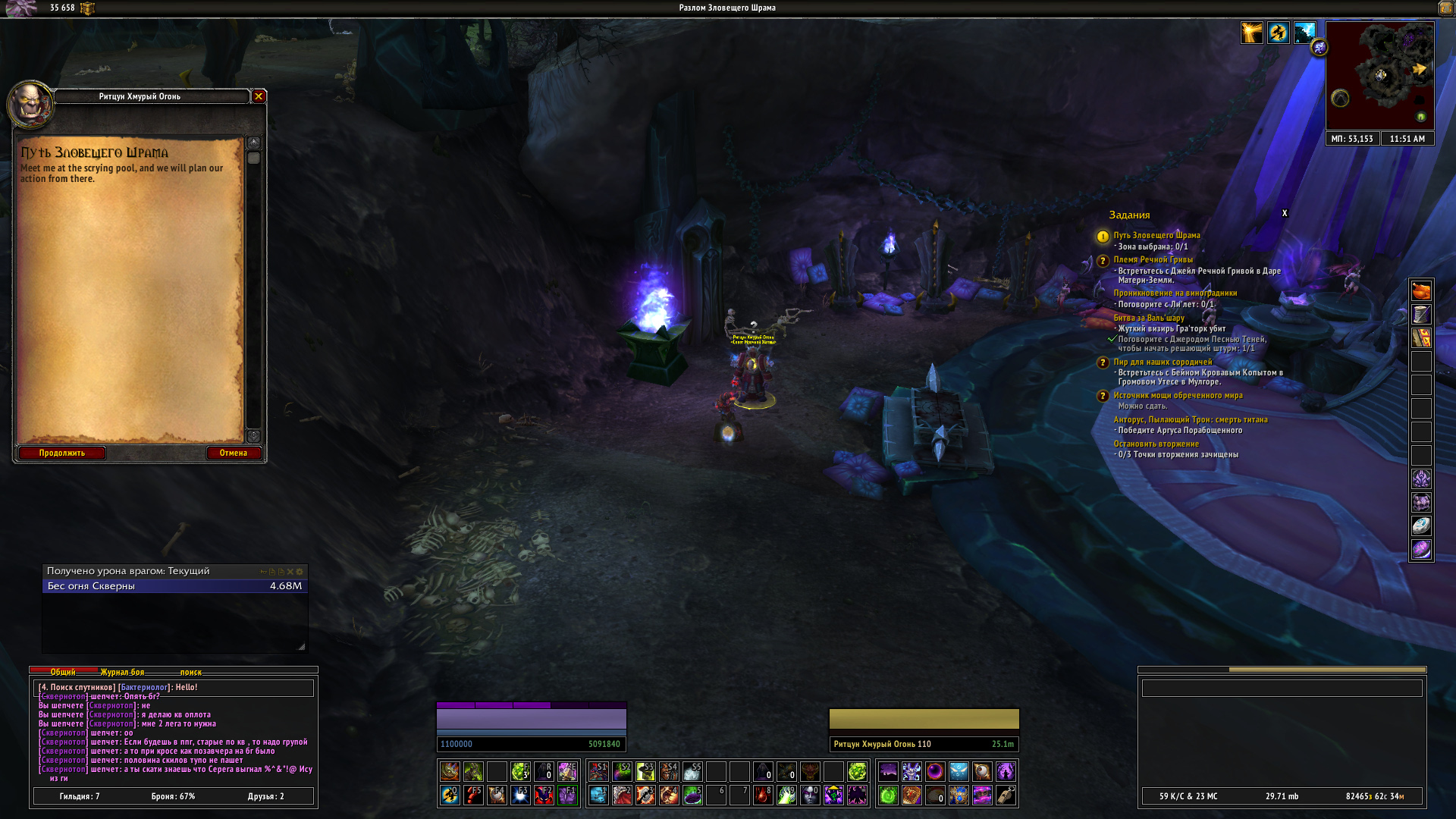Cast the red blood drop ability on key 8
Image resolution: width=1456 pixels, height=819 pixels.
(763, 795)
